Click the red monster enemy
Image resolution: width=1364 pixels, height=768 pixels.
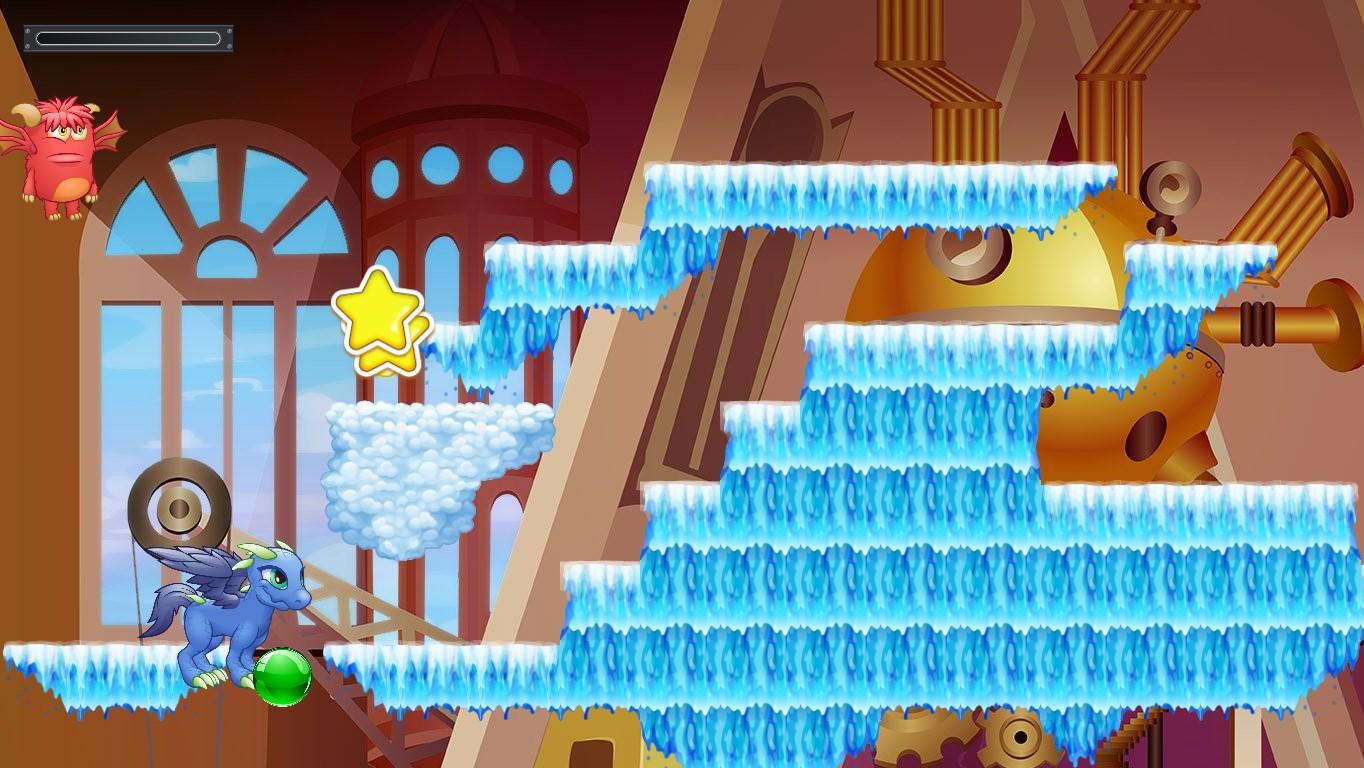pyautogui.click(x=62, y=150)
